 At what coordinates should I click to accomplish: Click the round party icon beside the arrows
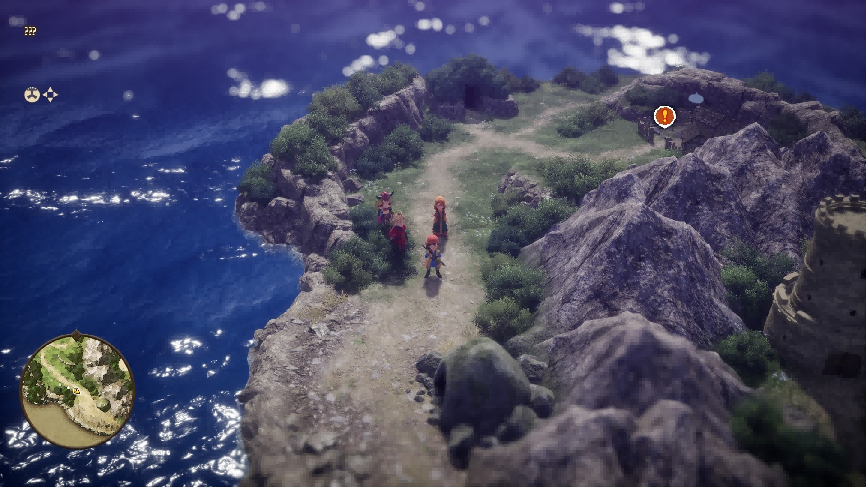pos(32,95)
